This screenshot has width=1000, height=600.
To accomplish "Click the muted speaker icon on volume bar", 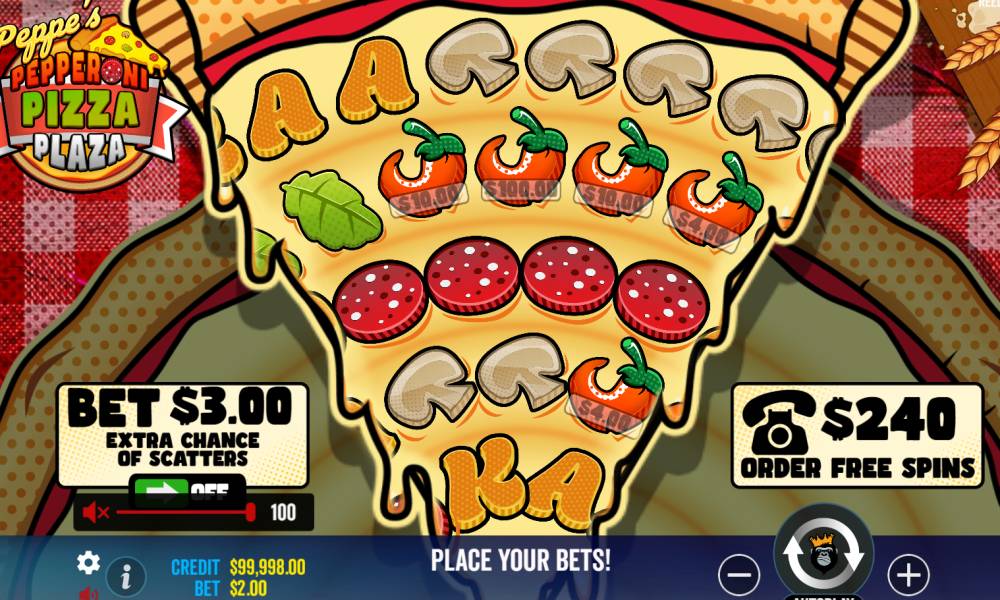I will [96, 513].
